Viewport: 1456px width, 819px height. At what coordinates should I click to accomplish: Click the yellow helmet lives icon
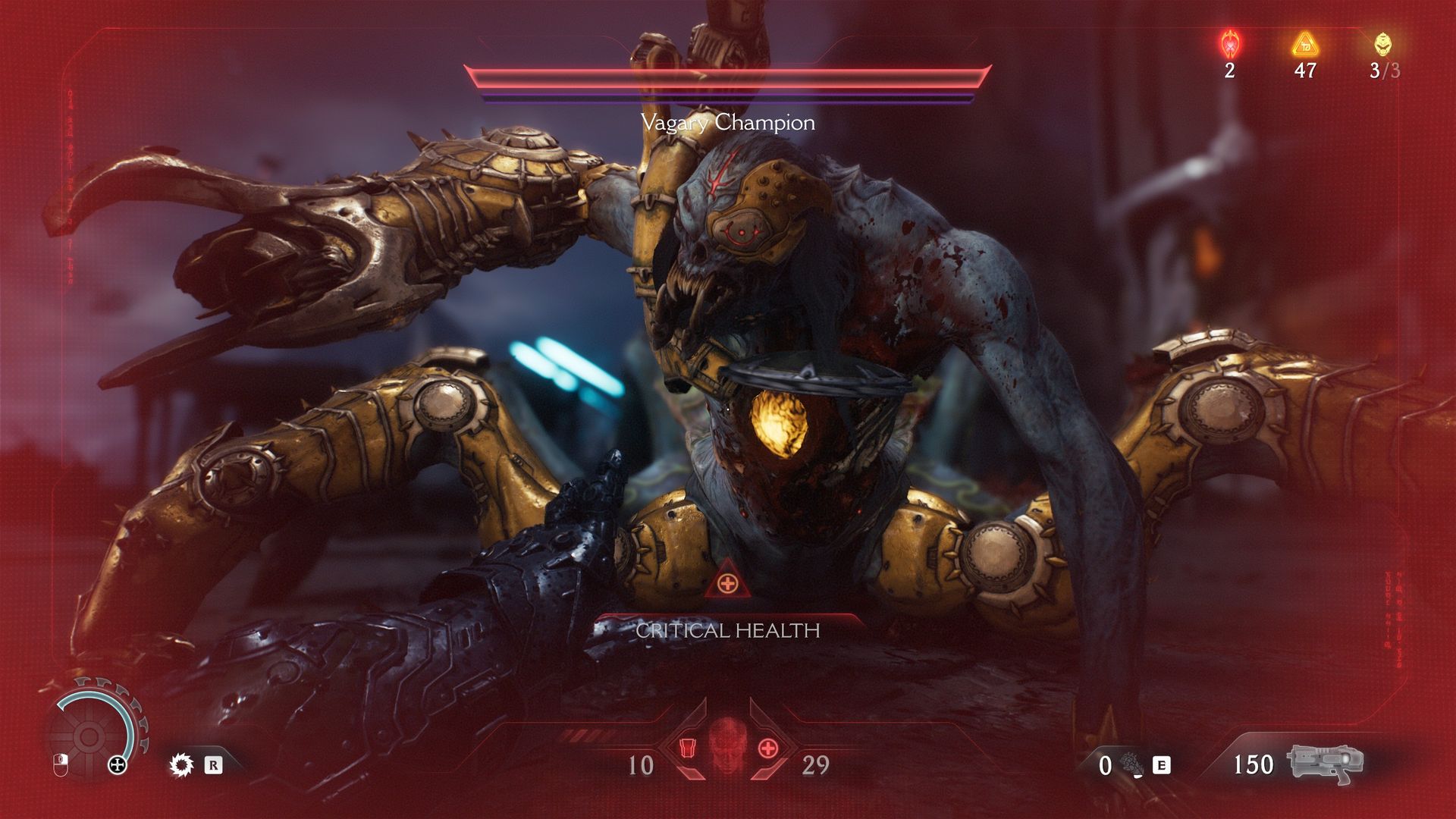1382,44
